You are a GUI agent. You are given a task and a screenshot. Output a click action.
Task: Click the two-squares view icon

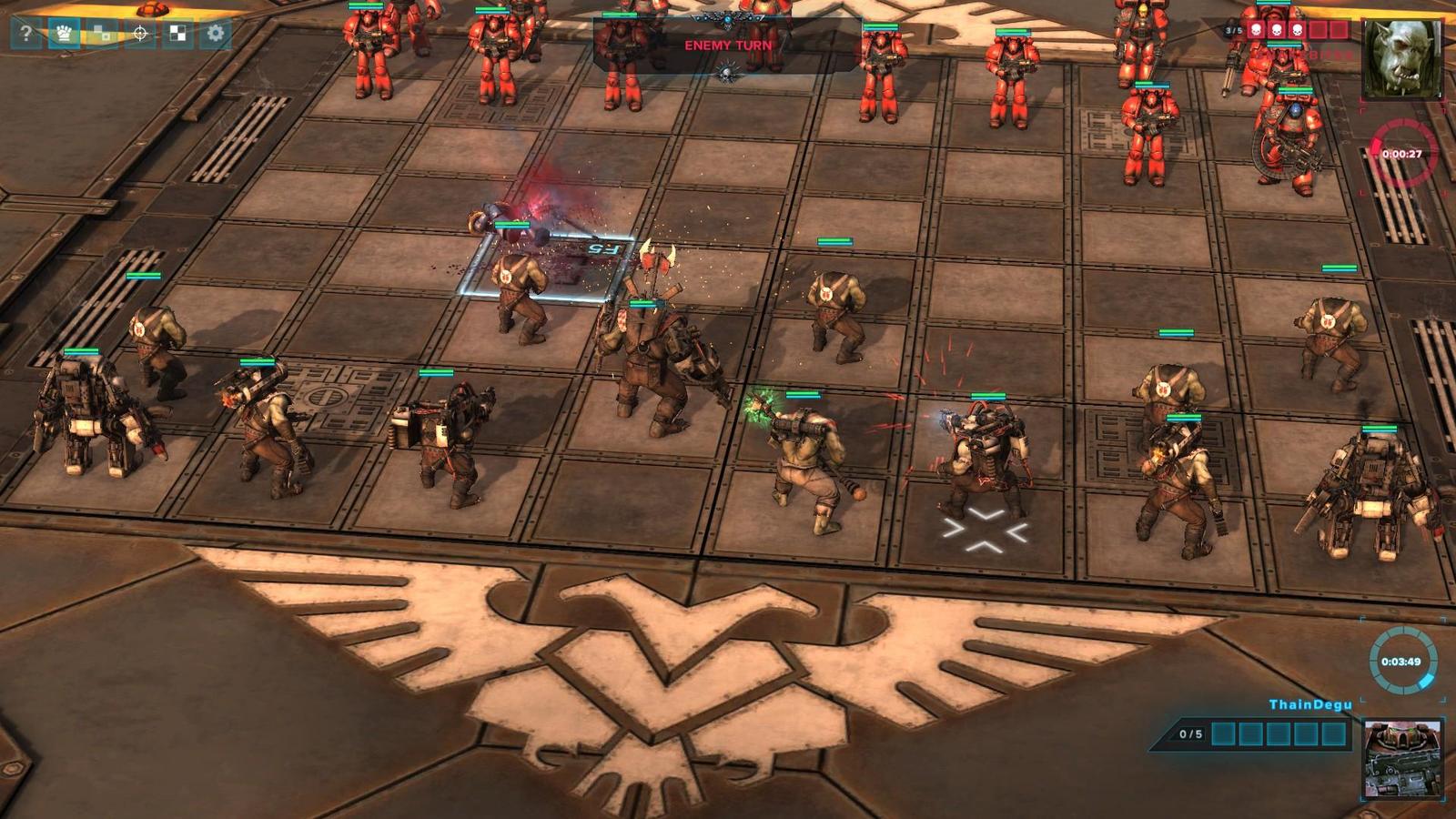pyautogui.click(x=102, y=34)
